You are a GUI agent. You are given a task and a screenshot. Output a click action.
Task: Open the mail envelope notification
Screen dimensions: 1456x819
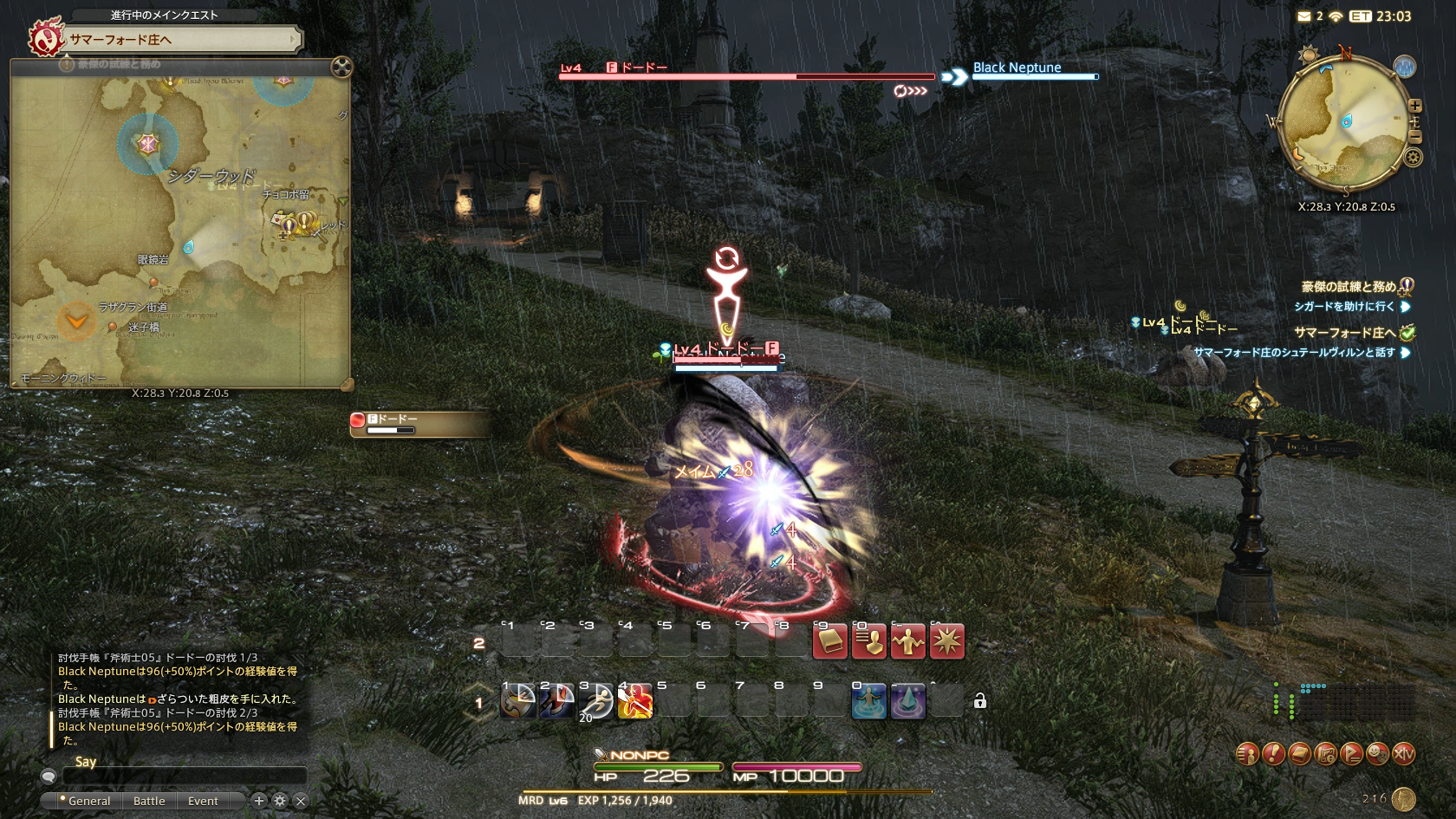[x=1304, y=16]
